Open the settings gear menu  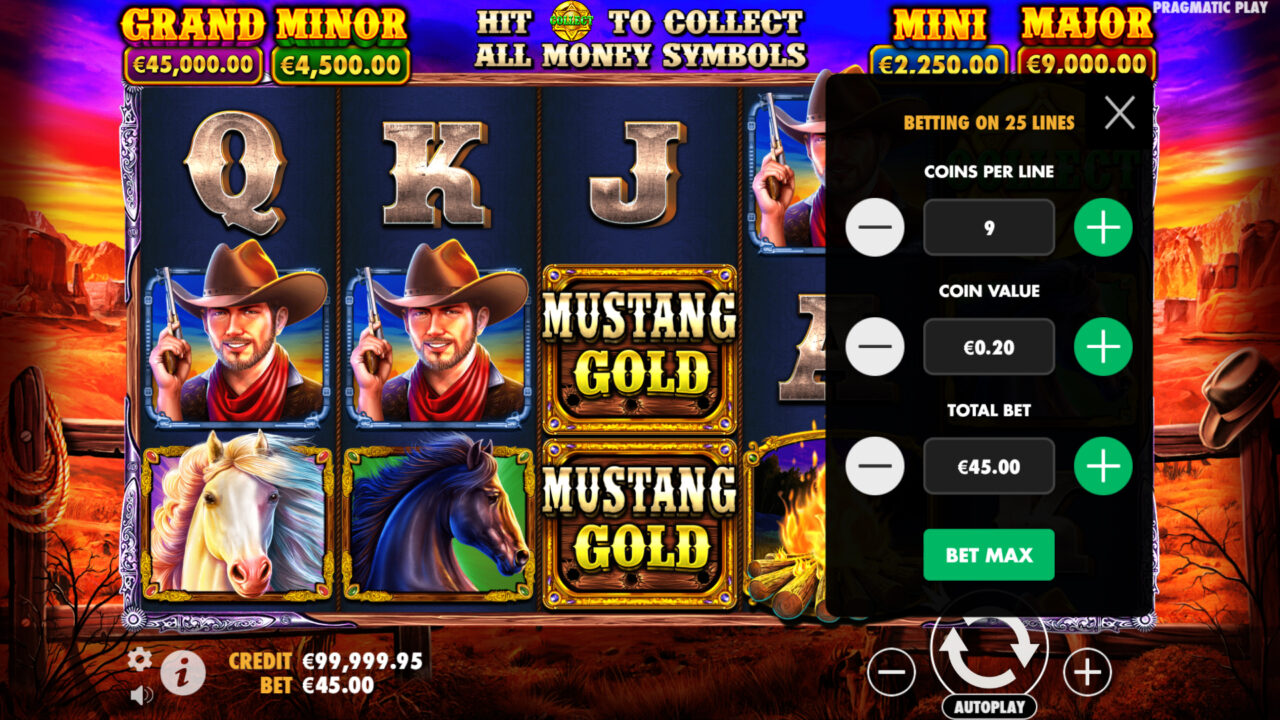[x=138, y=660]
